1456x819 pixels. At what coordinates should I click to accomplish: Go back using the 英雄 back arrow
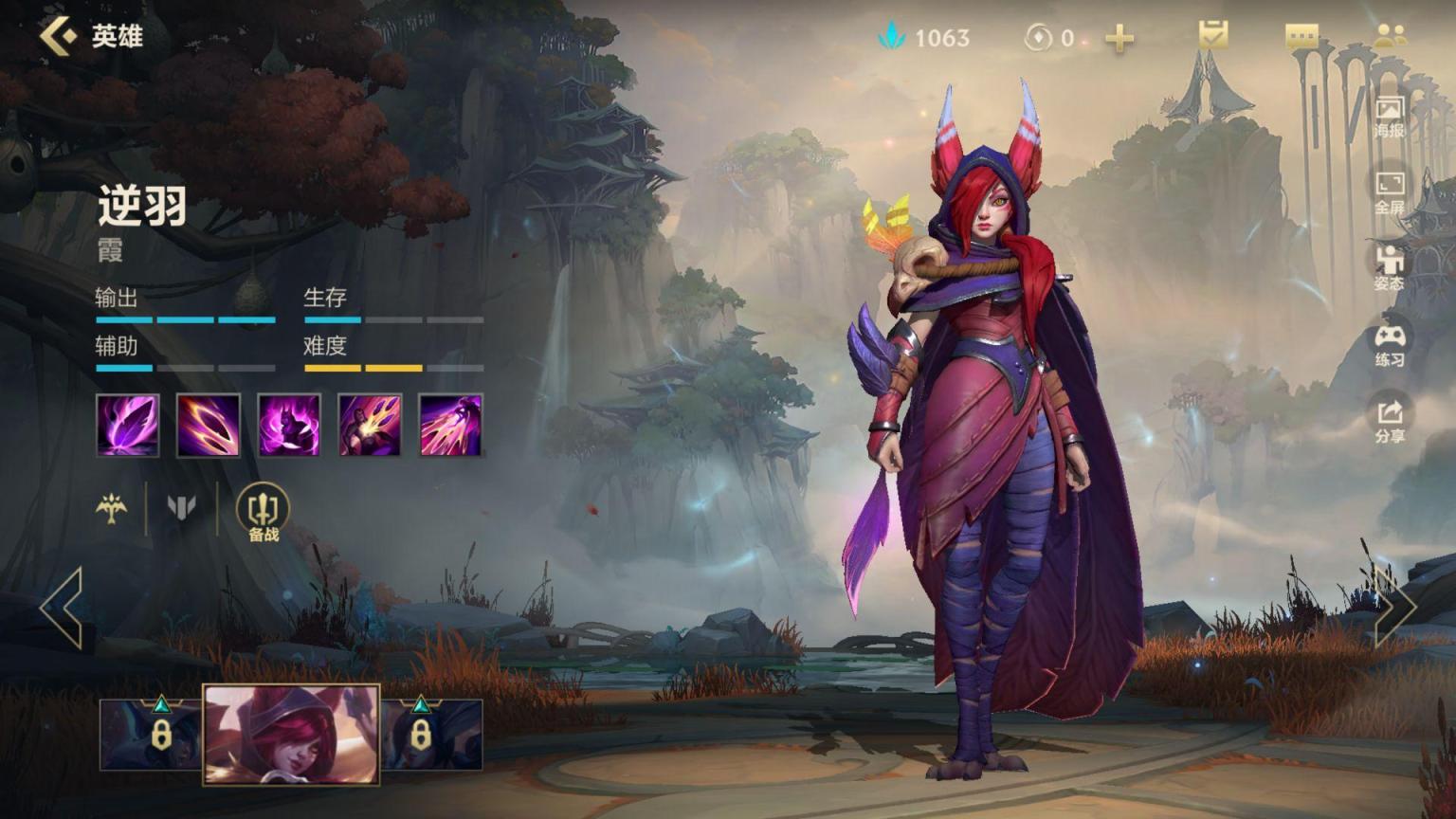coord(59,36)
